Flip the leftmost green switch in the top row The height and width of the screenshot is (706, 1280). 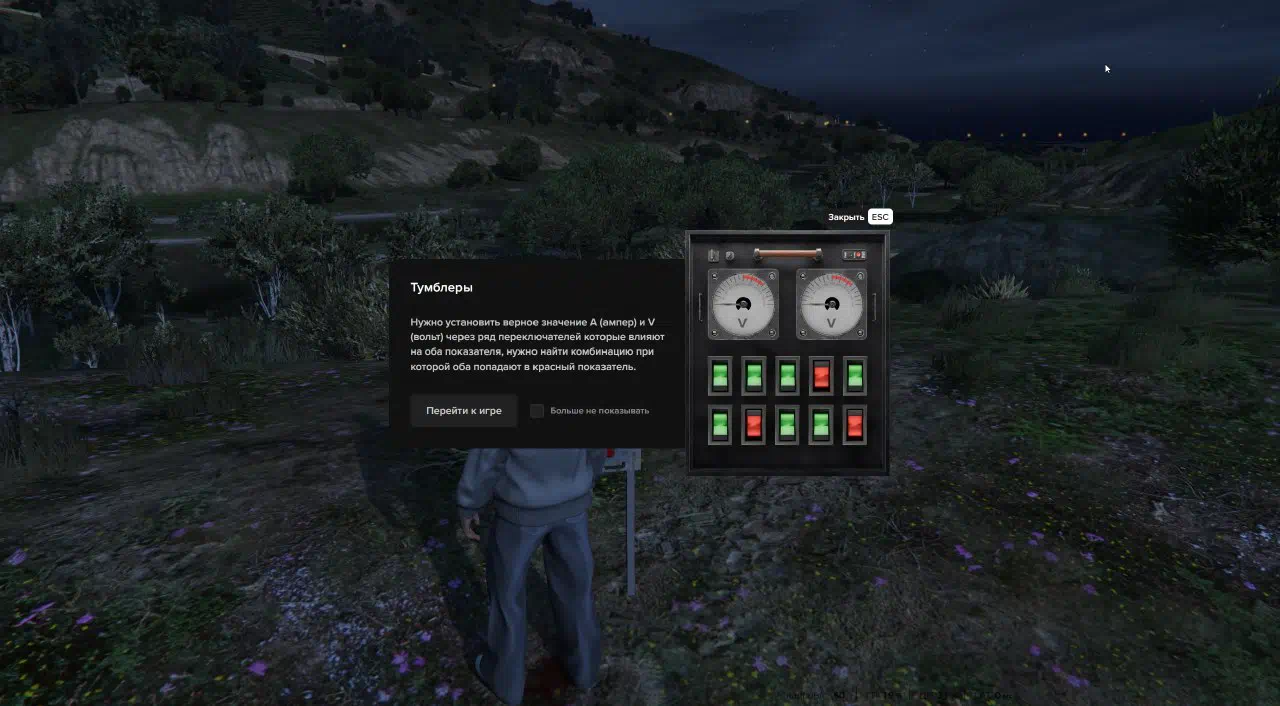point(720,376)
